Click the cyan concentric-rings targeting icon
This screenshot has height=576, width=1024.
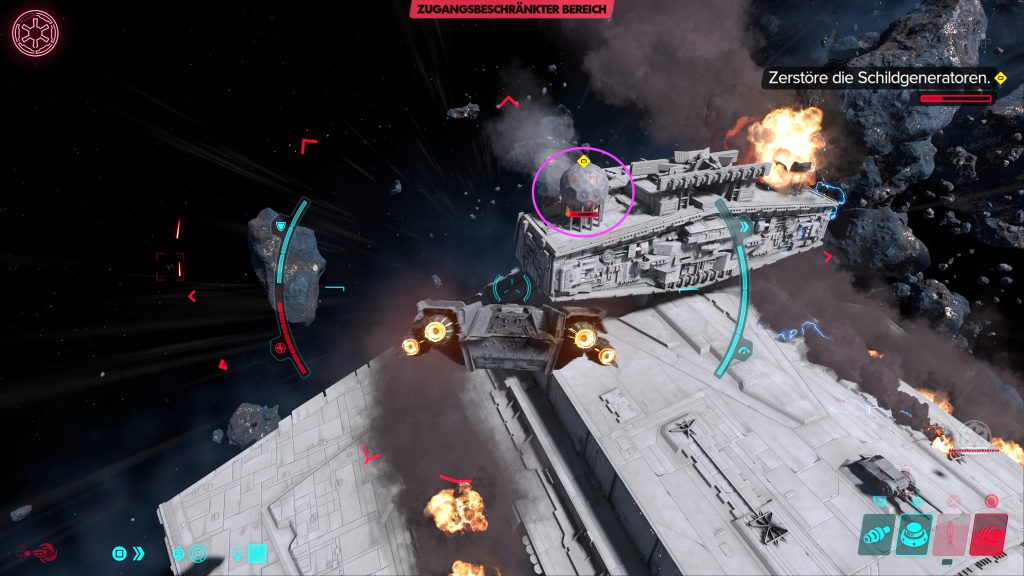coord(197,552)
